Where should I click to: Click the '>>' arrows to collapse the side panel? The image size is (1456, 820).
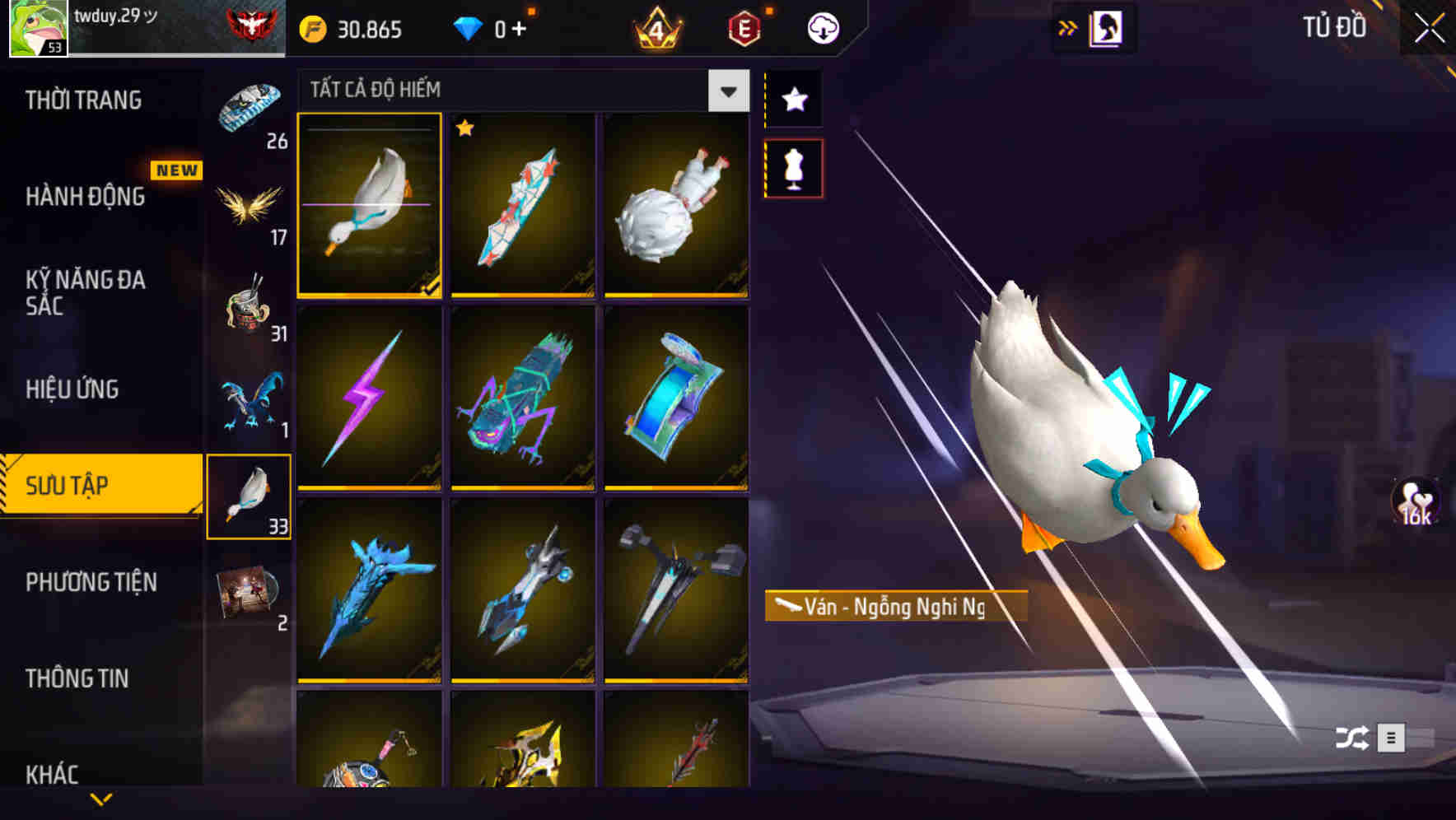1068,26
